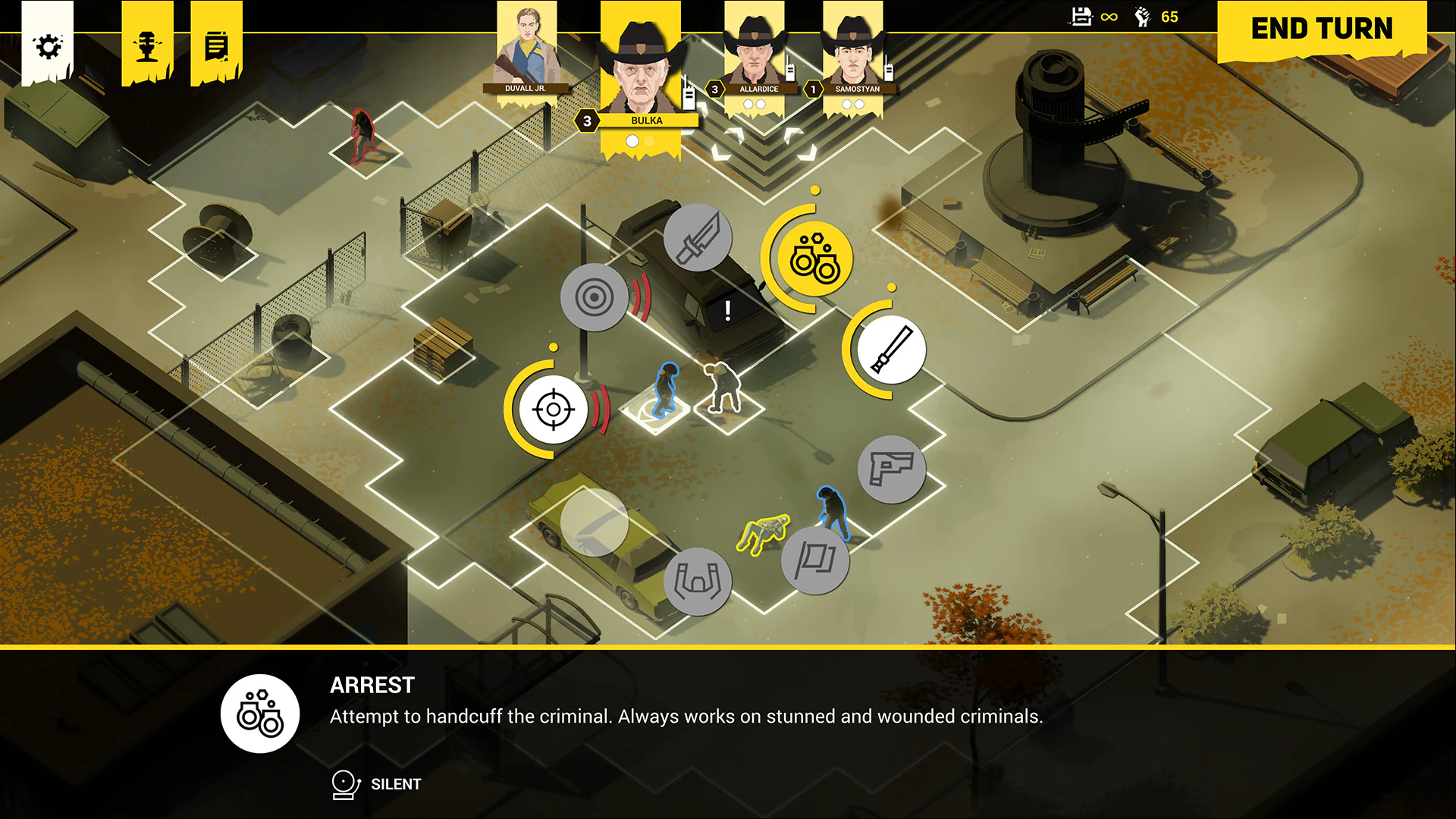Select the knife melee attack icon

point(698,239)
